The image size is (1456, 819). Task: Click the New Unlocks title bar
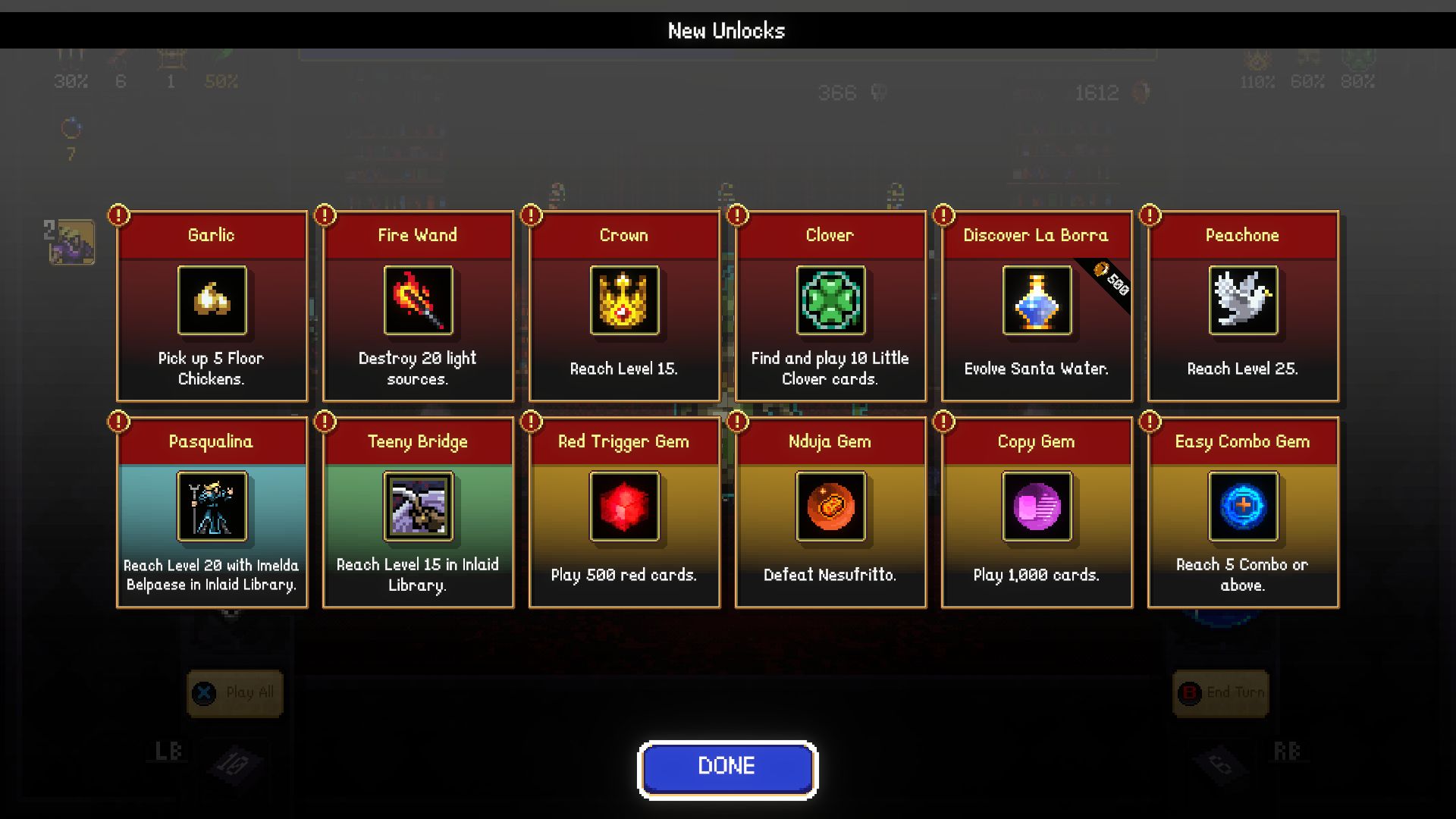[726, 30]
